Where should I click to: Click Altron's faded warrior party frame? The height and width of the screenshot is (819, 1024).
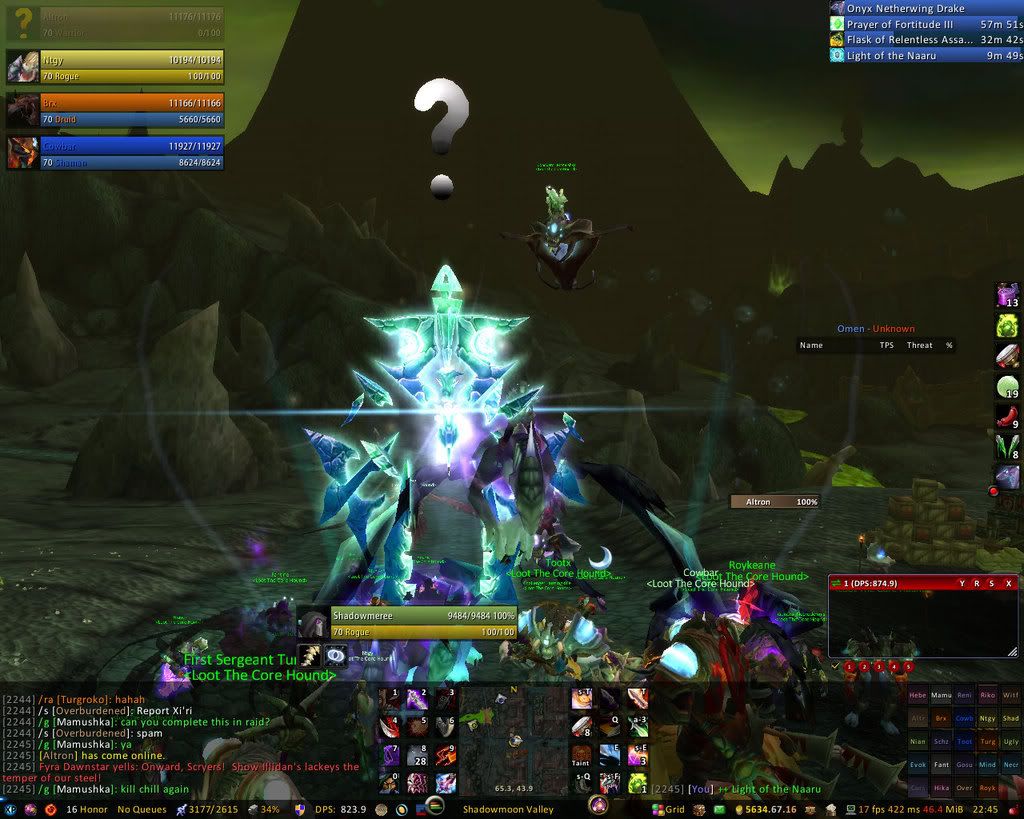pyautogui.click(x=115, y=24)
